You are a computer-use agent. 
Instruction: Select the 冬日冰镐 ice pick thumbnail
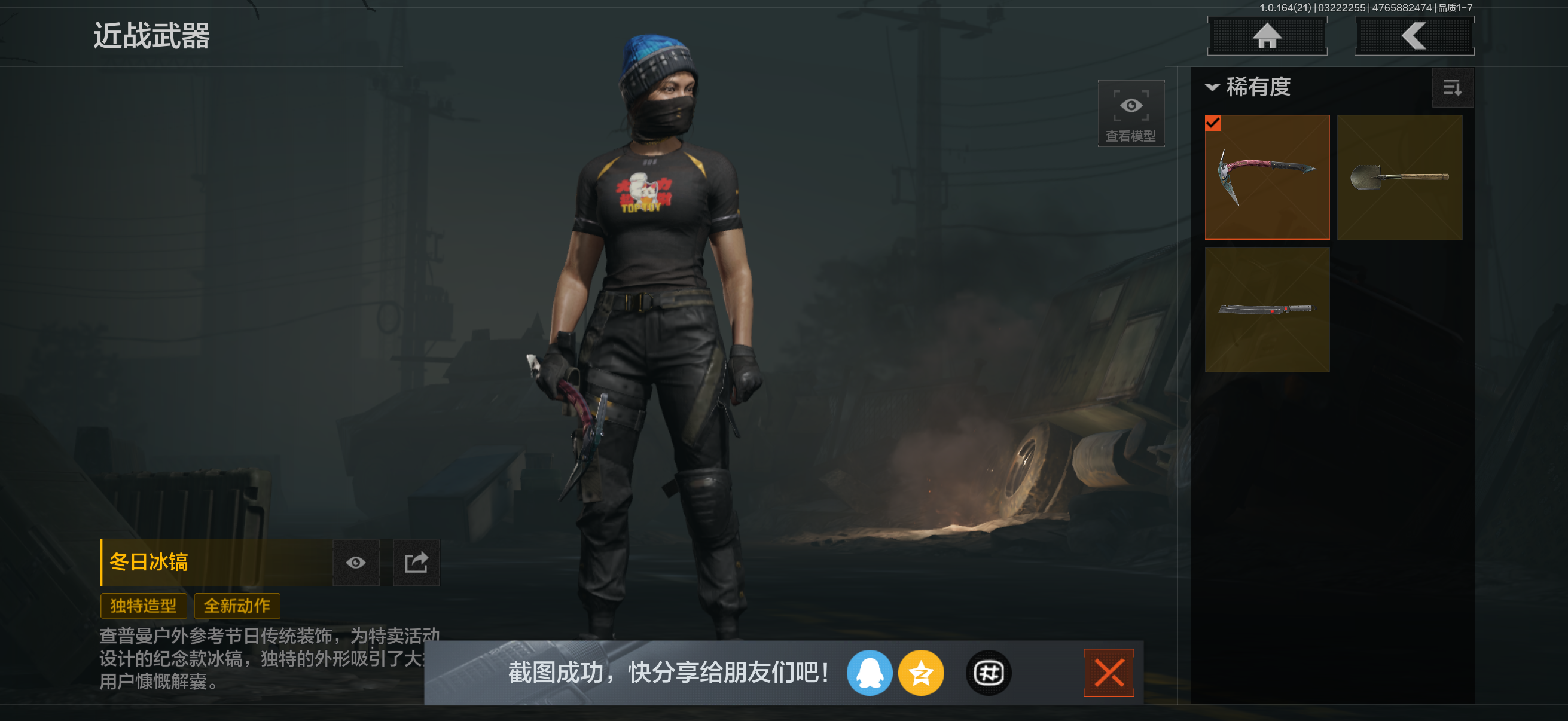click(x=1266, y=176)
